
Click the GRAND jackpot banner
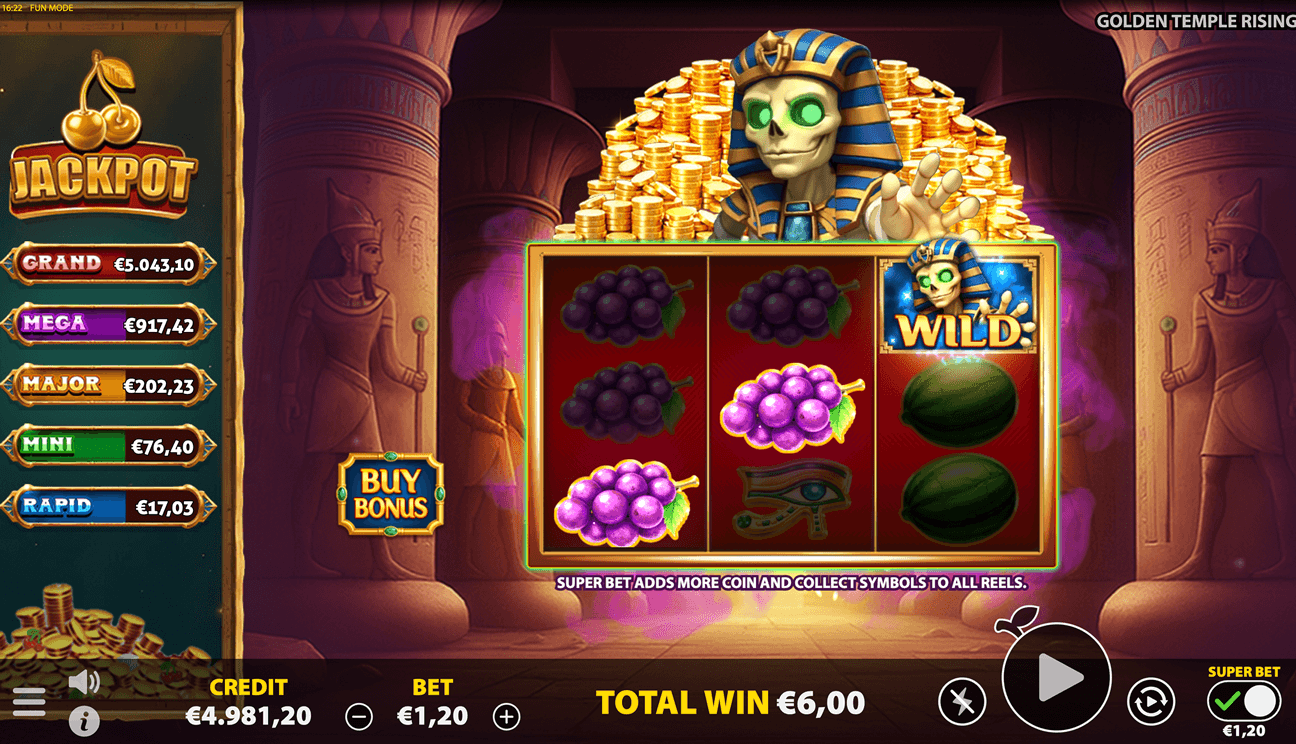click(110, 263)
